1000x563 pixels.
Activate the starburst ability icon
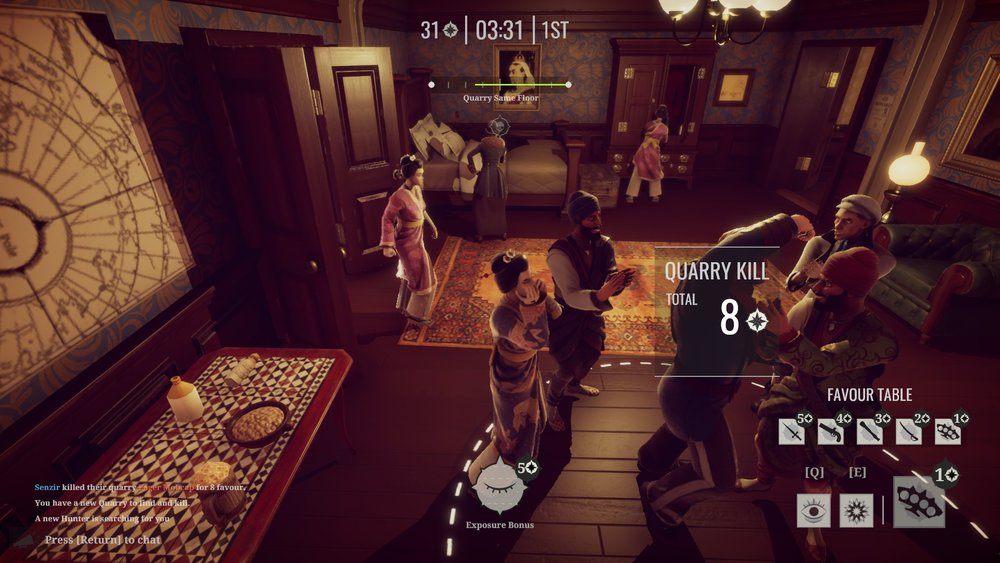click(857, 510)
